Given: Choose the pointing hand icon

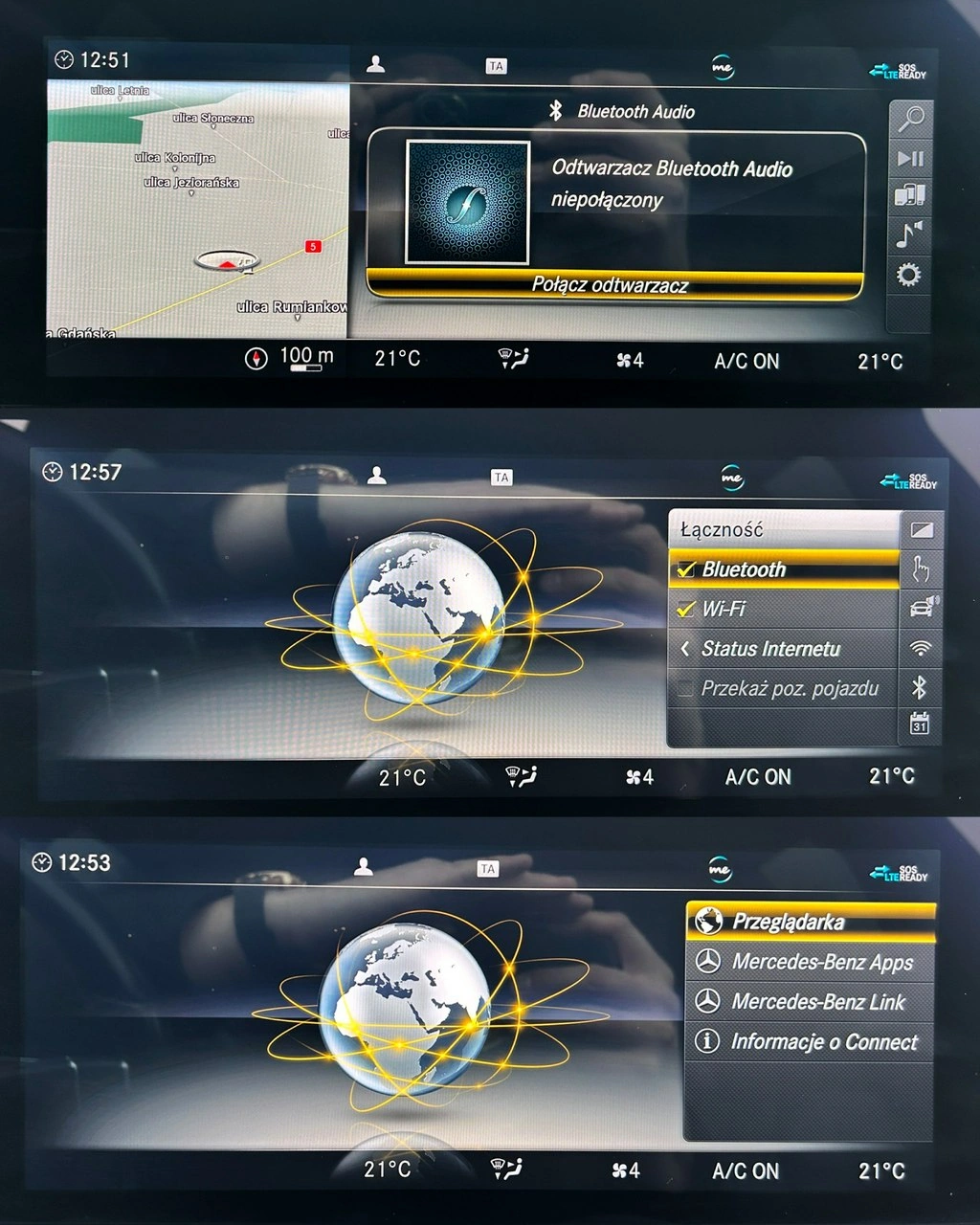Looking at the screenshot, I should [920, 569].
